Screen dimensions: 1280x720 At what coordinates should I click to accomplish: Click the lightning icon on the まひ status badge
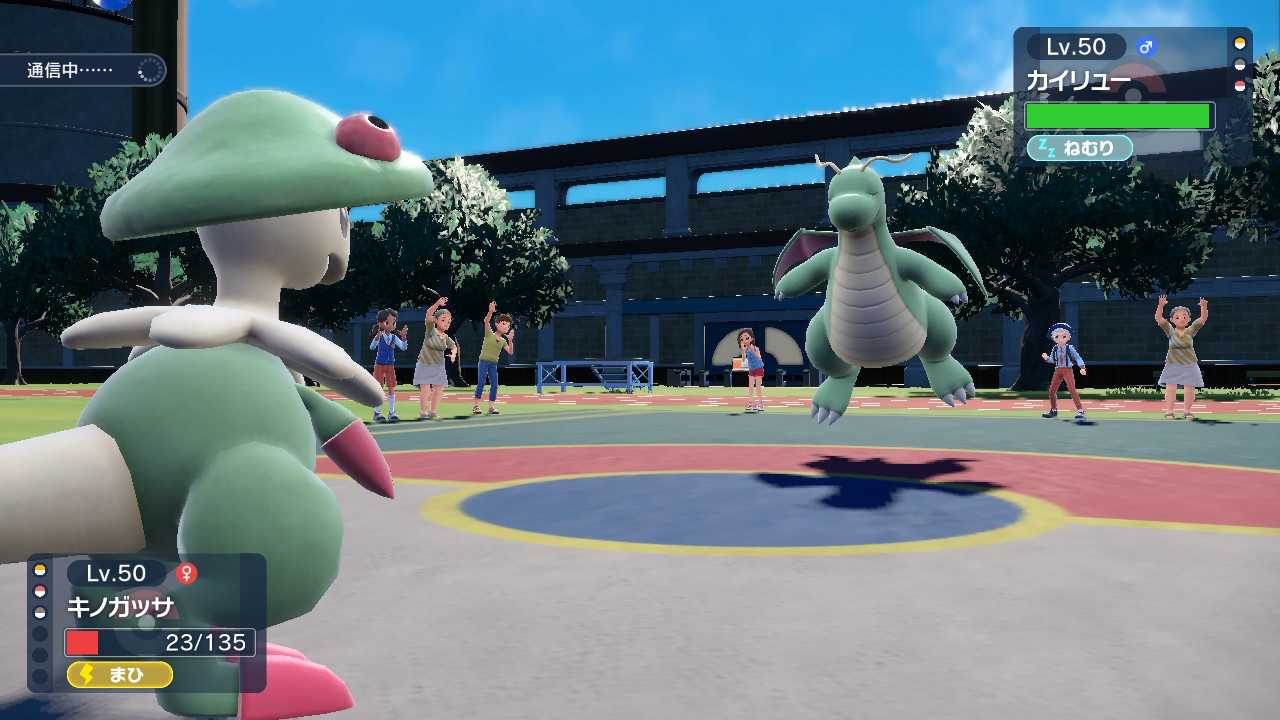point(85,674)
